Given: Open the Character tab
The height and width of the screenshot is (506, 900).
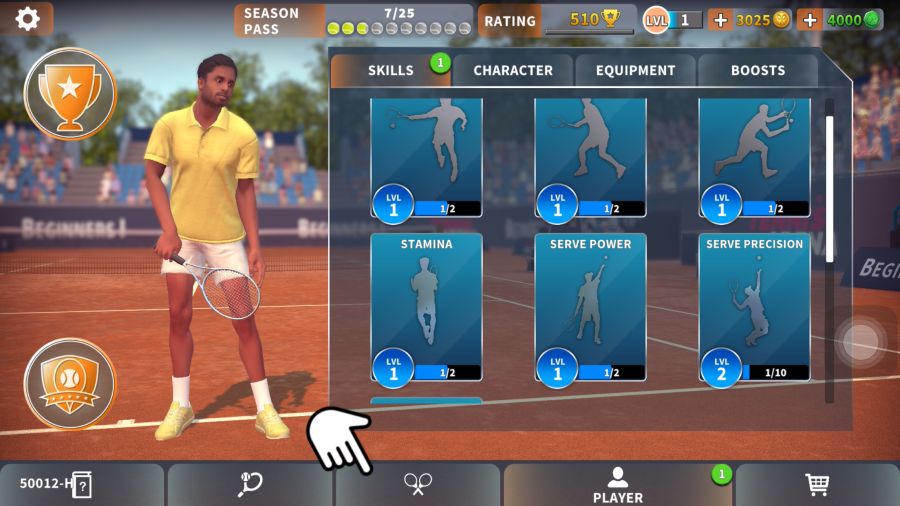Looking at the screenshot, I should coord(513,70).
